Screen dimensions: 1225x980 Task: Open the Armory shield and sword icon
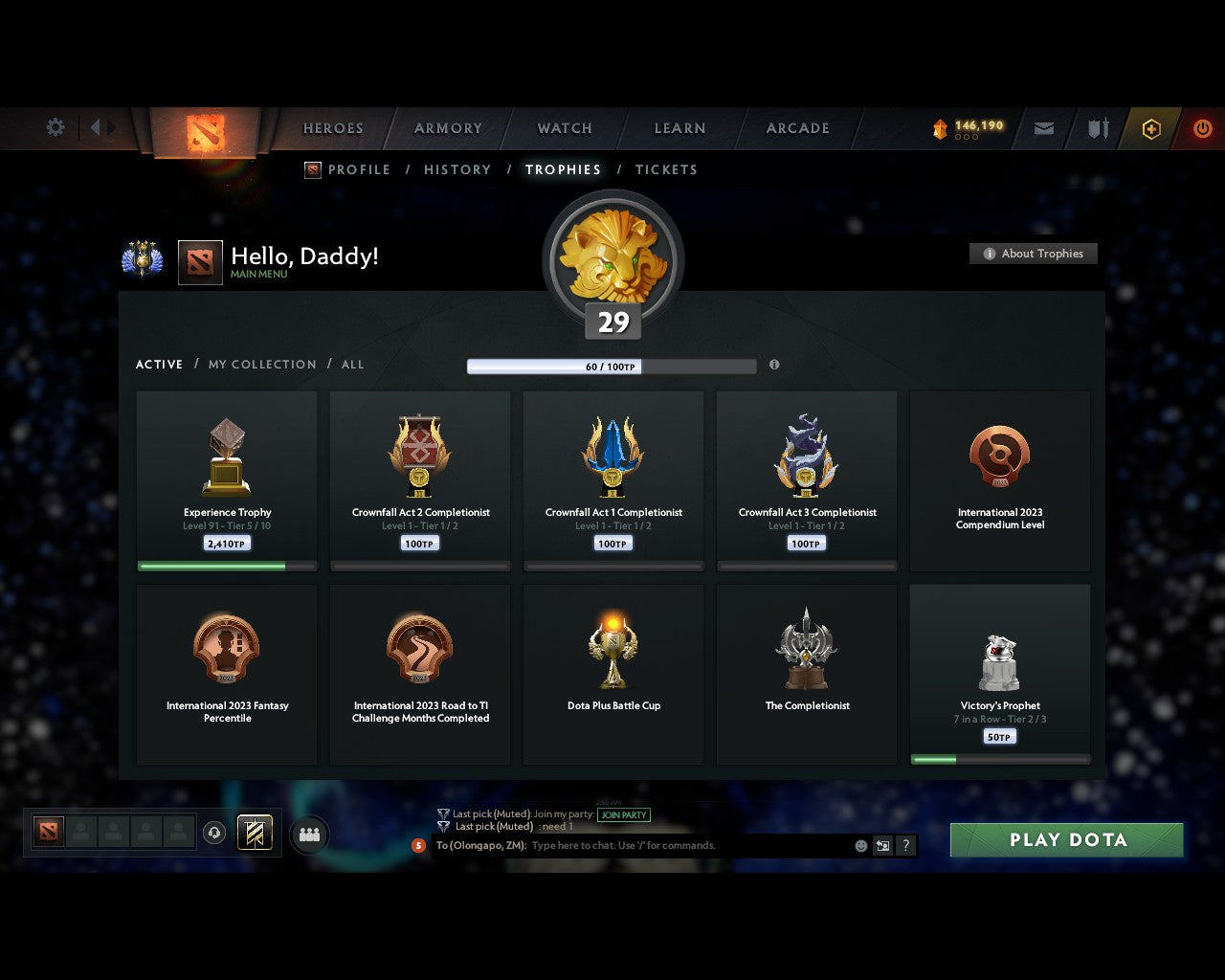(x=1097, y=128)
